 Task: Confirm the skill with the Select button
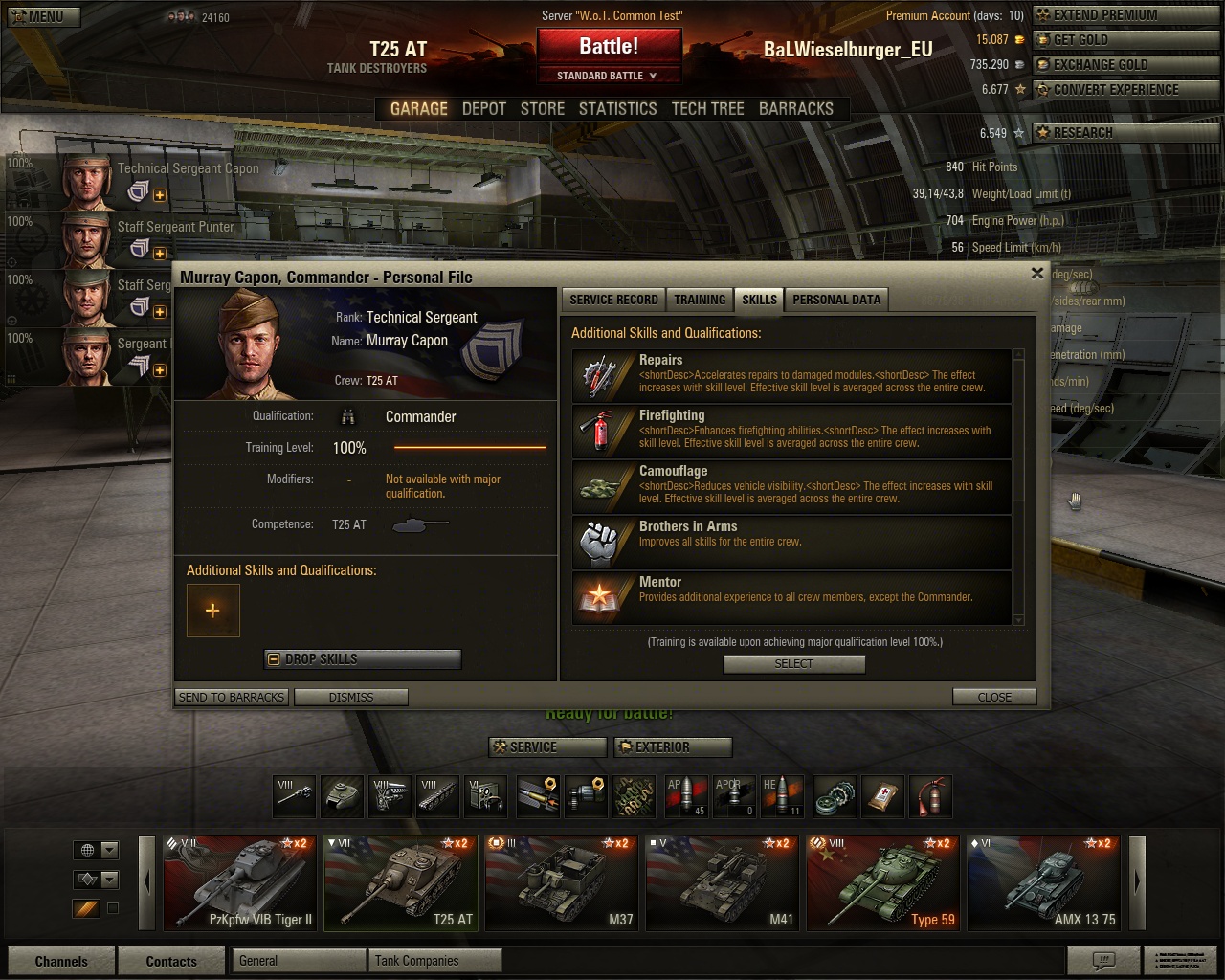click(793, 664)
